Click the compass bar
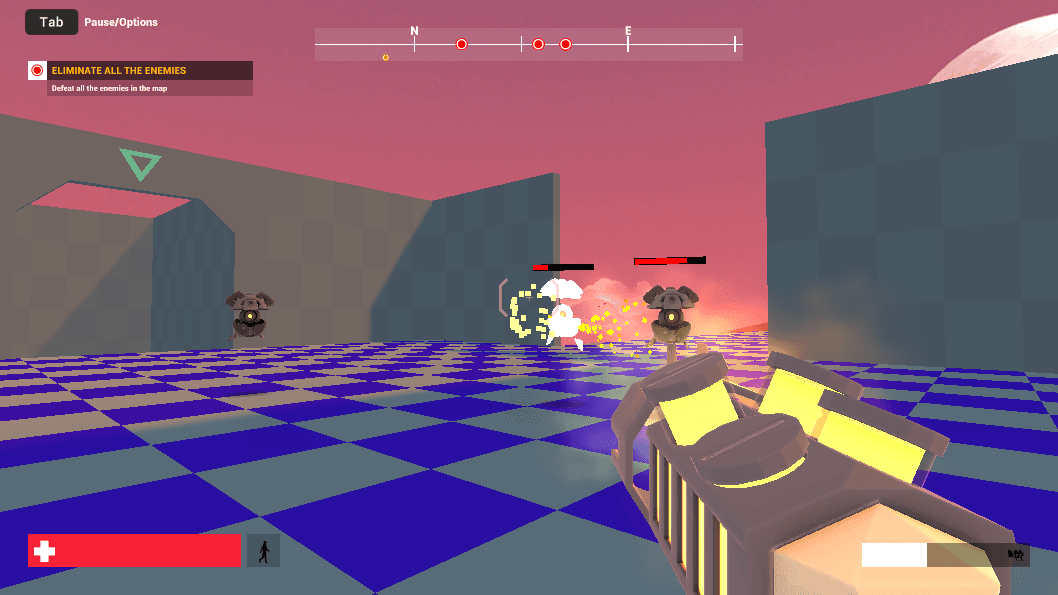The width and height of the screenshot is (1058, 595). tap(528, 44)
